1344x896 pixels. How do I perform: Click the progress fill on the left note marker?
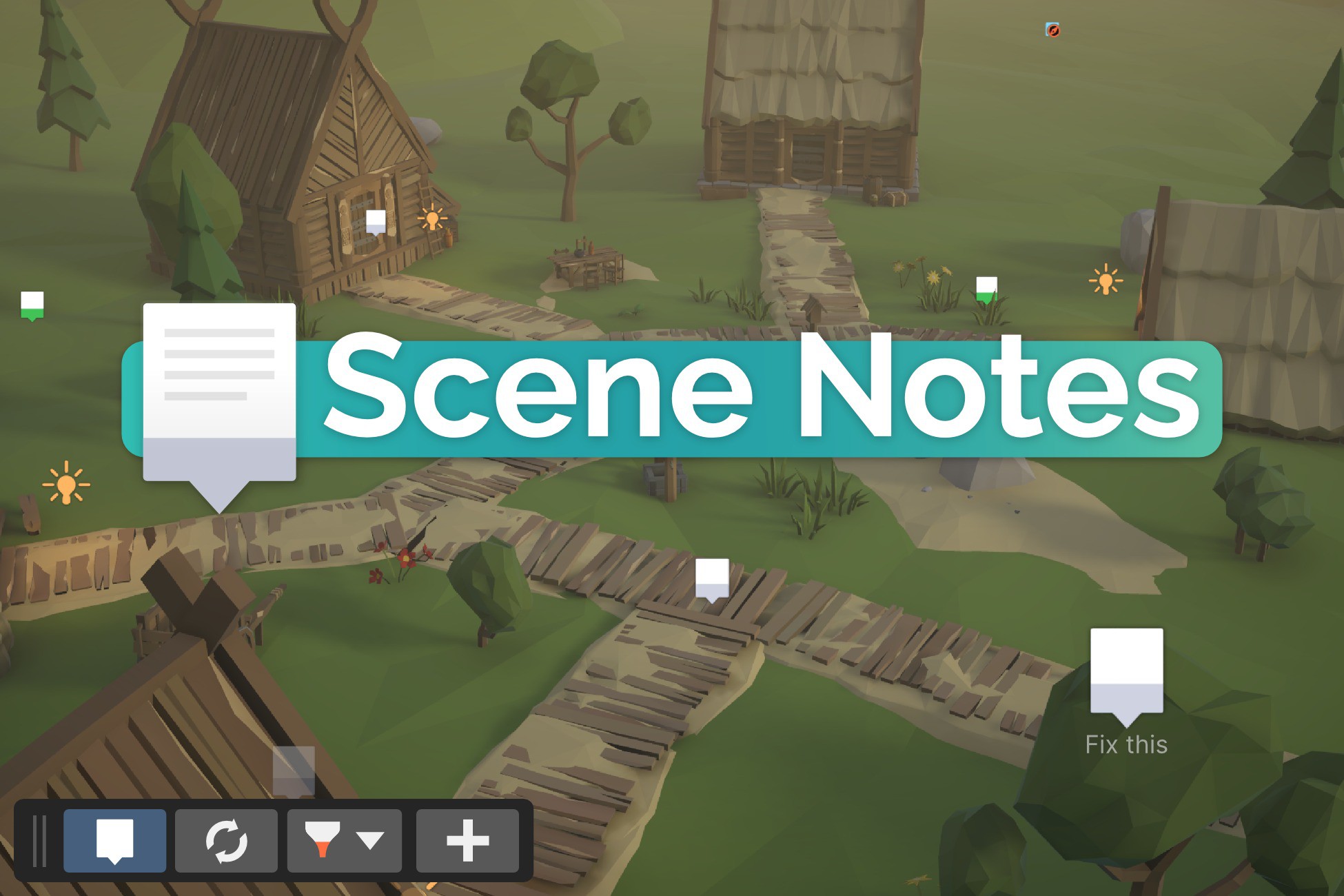click(x=32, y=316)
